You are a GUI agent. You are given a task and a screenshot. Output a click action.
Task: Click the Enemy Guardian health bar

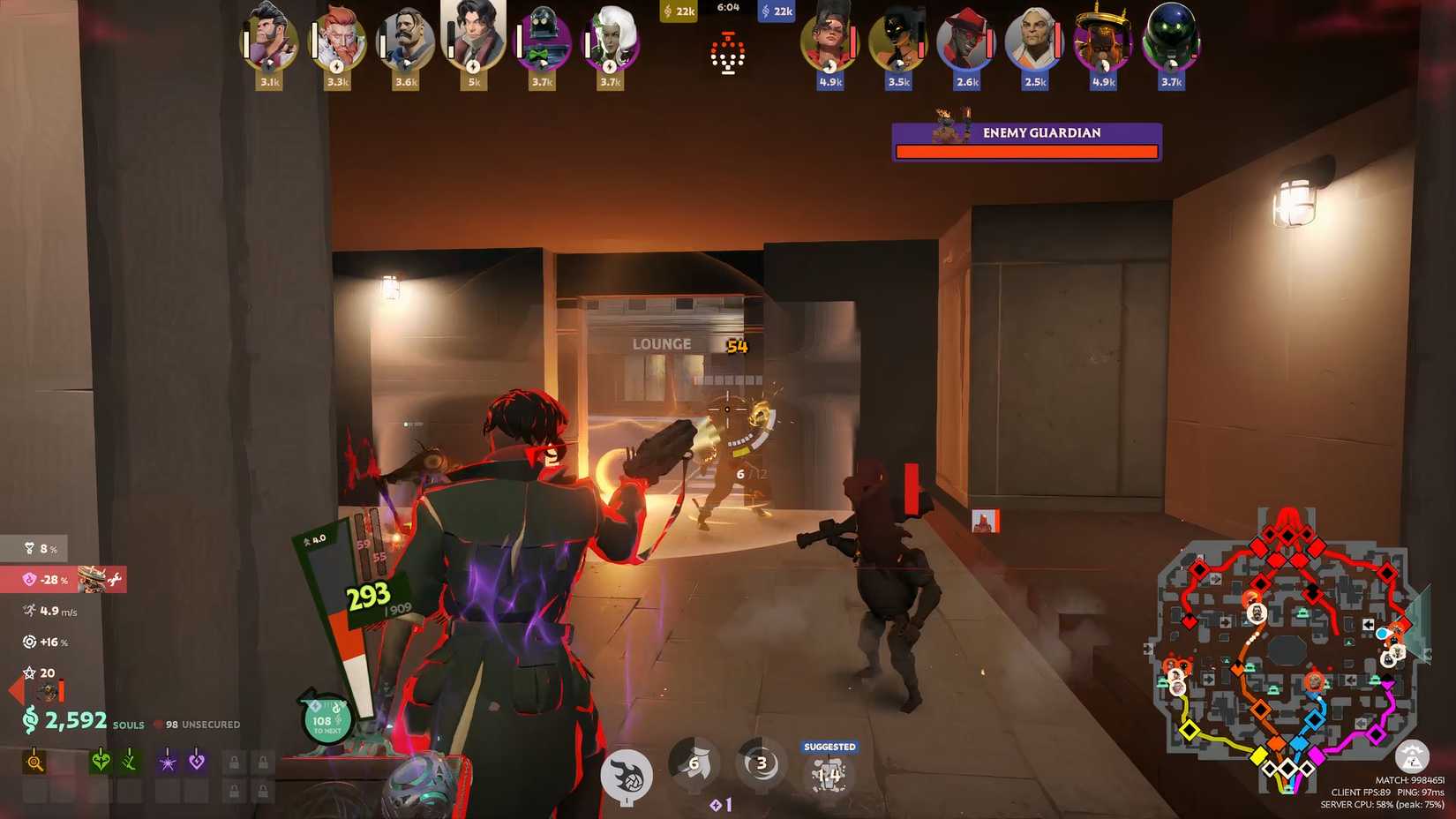click(x=1026, y=150)
